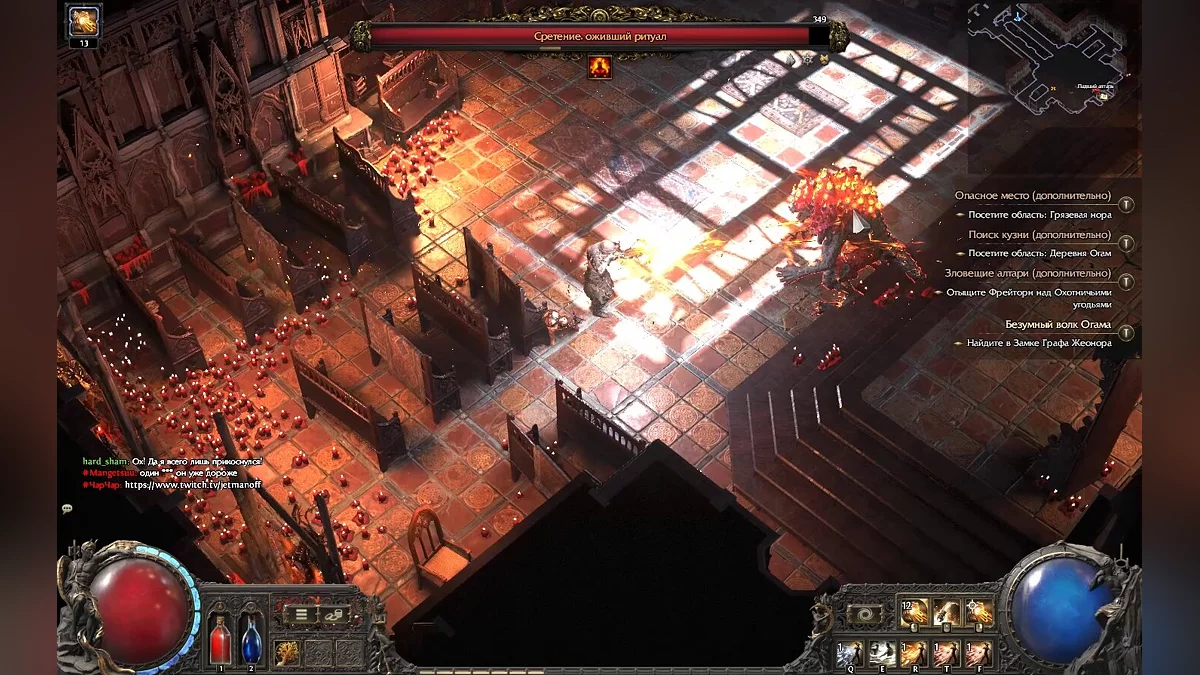Activate the skill with the crosshair mark

pos(979,613)
